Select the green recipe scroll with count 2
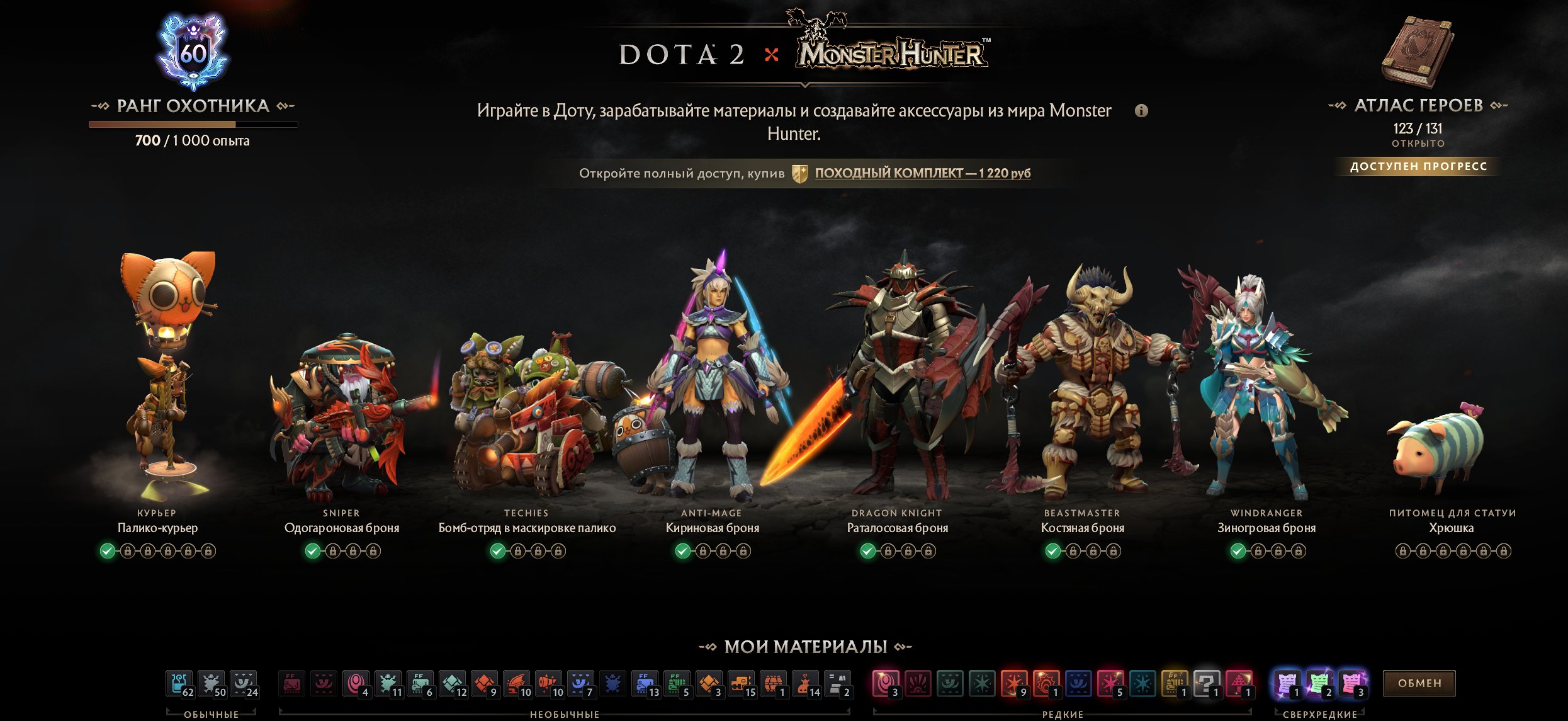Viewport: 1568px width, 721px height. tap(1319, 683)
